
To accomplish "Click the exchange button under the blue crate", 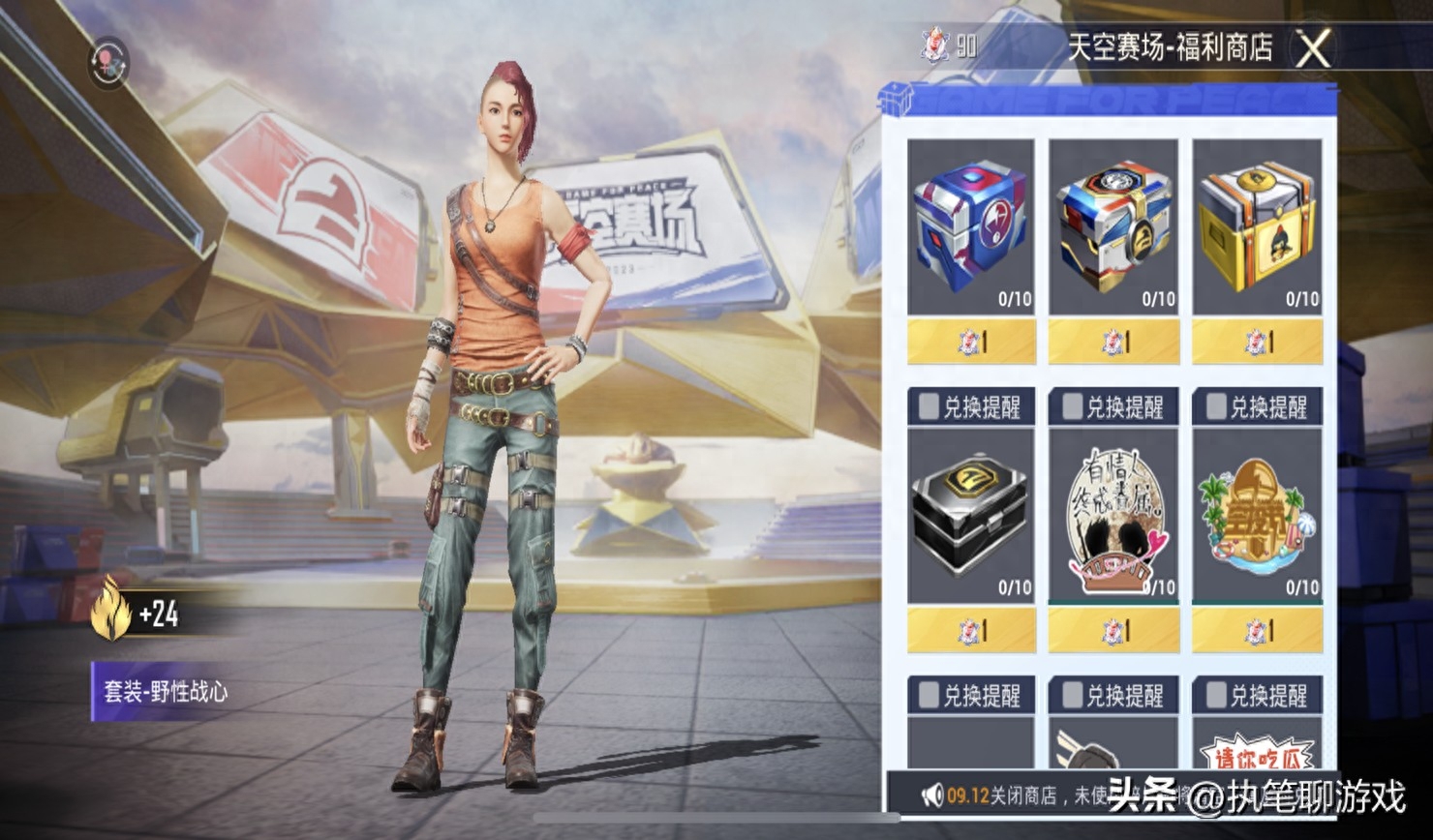I will (x=972, y=341).
